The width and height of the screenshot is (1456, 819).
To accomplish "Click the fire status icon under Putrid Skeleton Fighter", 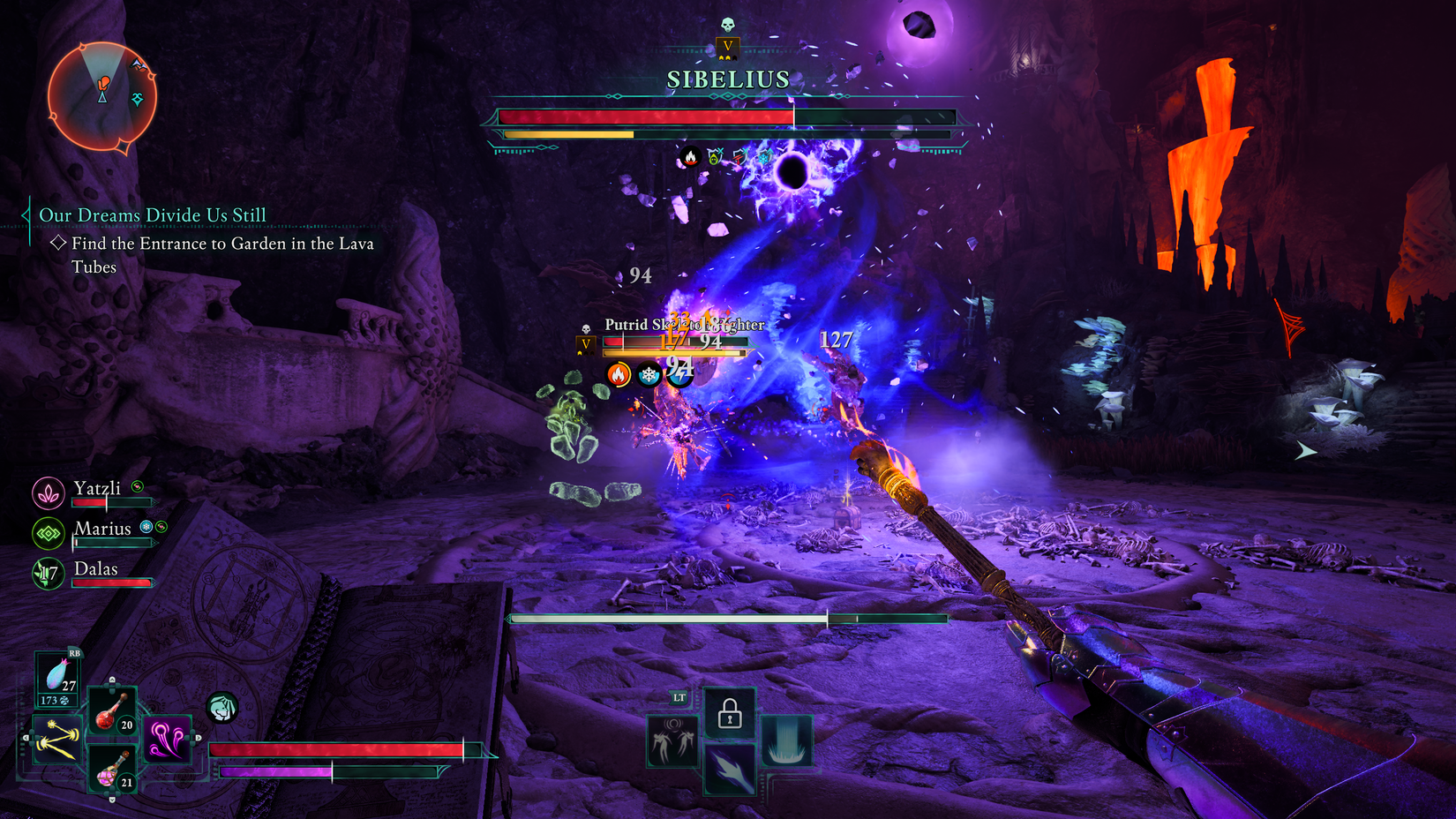I will [619, 375].
